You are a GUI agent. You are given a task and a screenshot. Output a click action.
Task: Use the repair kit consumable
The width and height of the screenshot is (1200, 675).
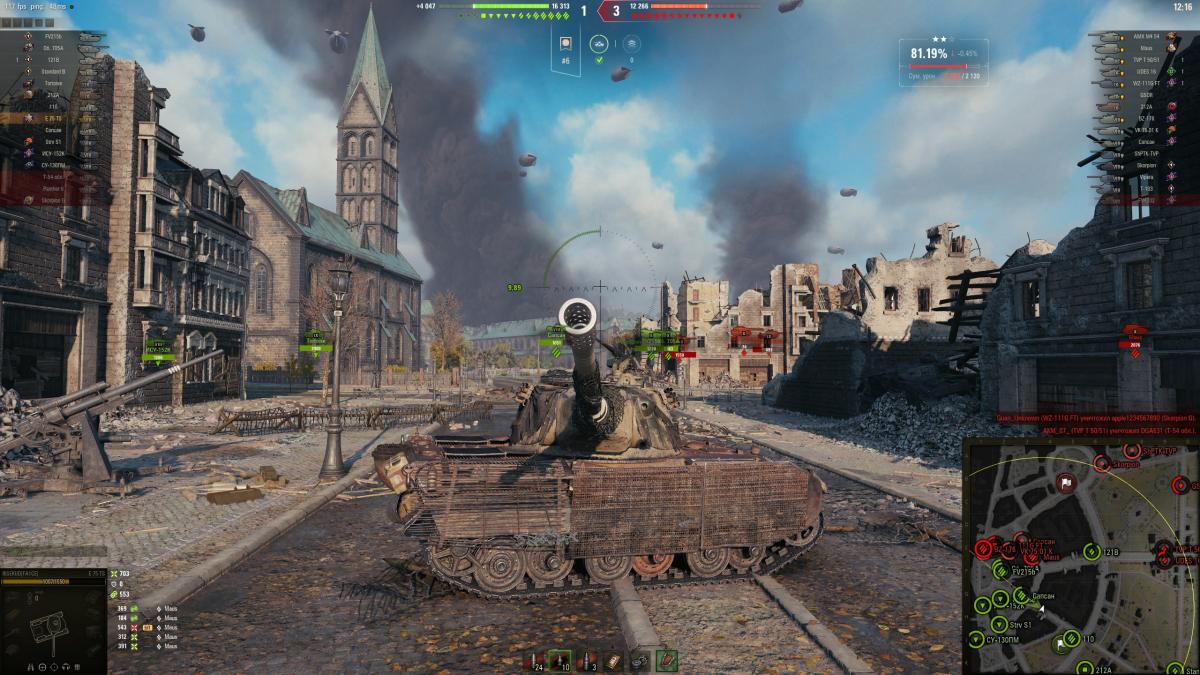tap(614, 660)
